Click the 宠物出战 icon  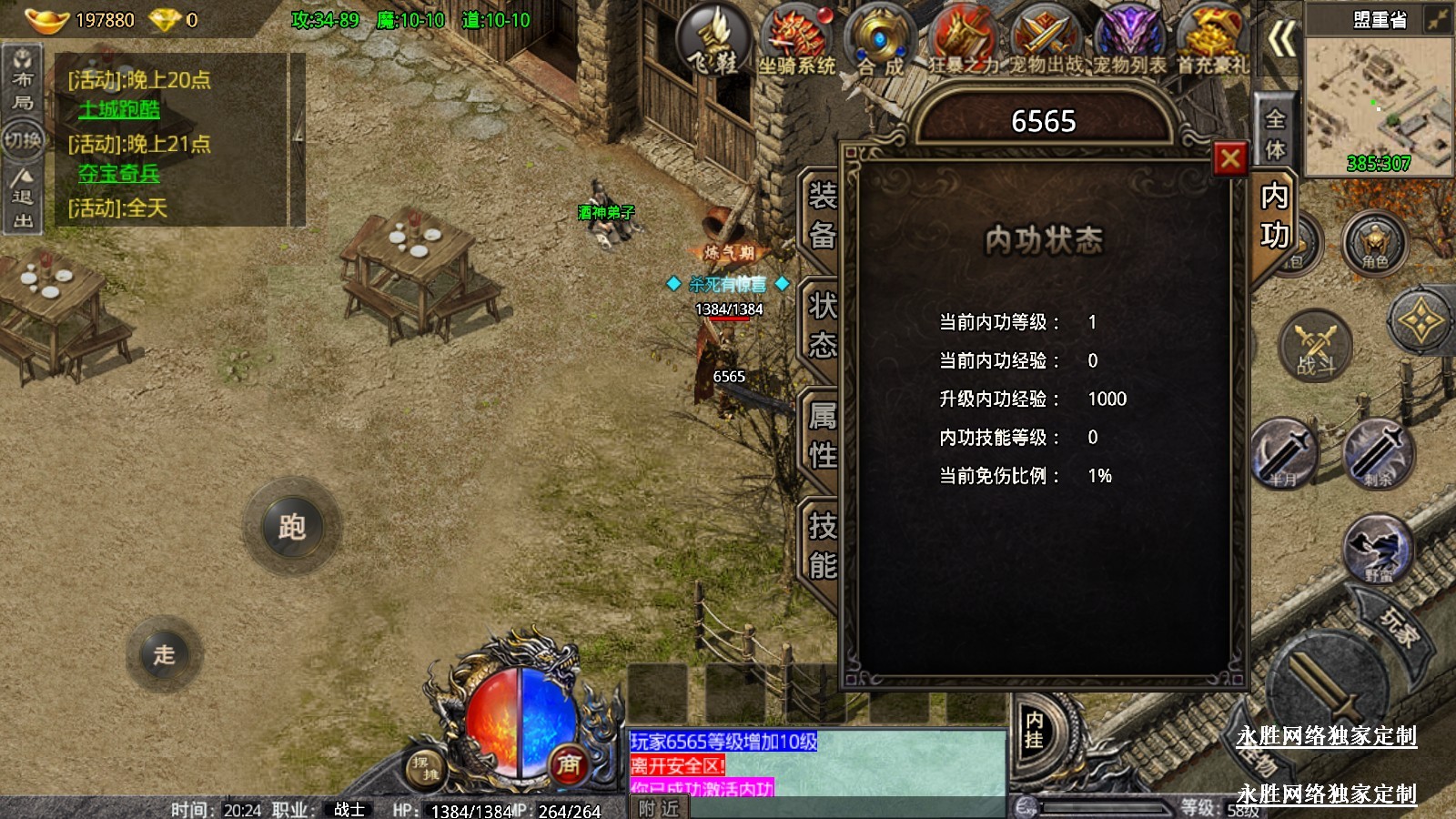pyautogui.click(x=1045, y=39)
